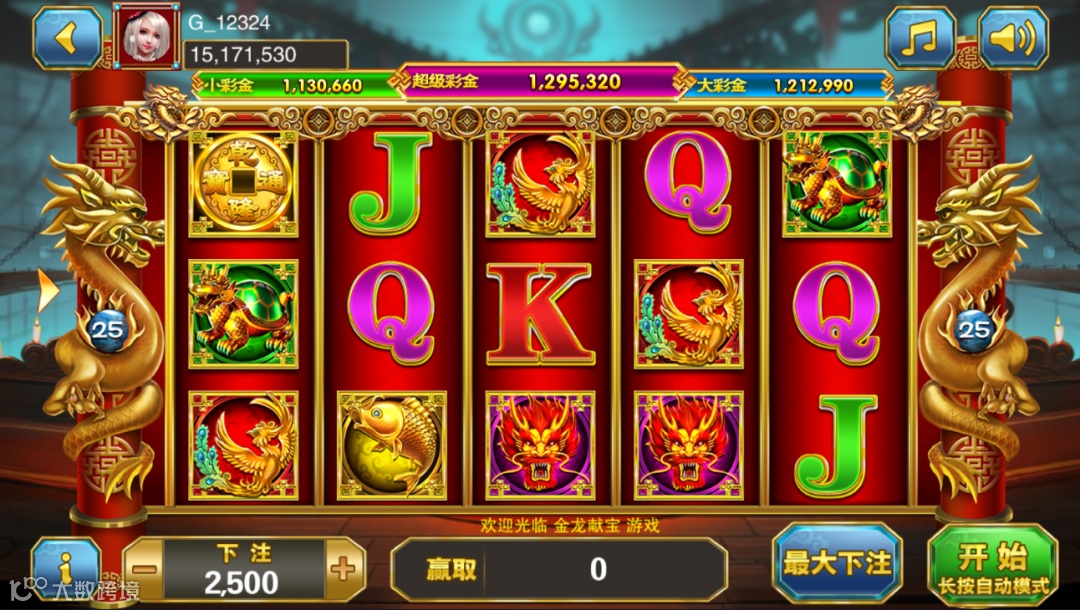The image size is (1080, 610).
Task: Expand the yellow arrow side panel
Action: point(47,290)
